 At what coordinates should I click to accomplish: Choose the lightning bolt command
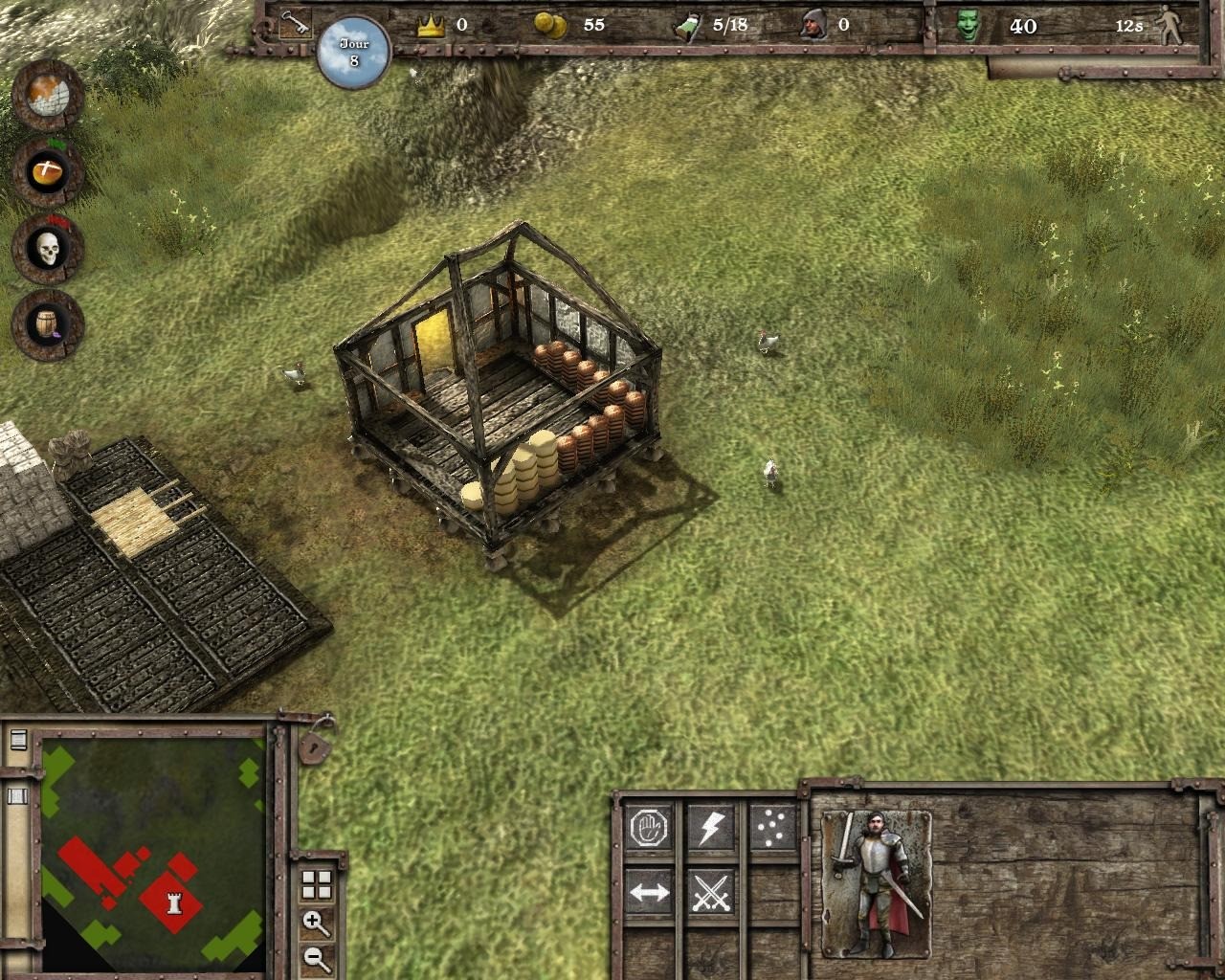pos(710,828)
